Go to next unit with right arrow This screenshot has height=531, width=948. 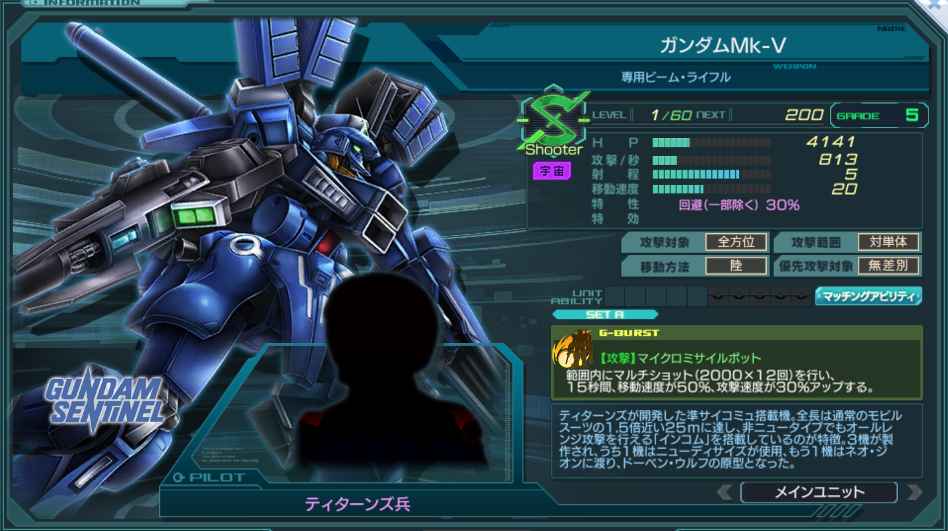913,492
